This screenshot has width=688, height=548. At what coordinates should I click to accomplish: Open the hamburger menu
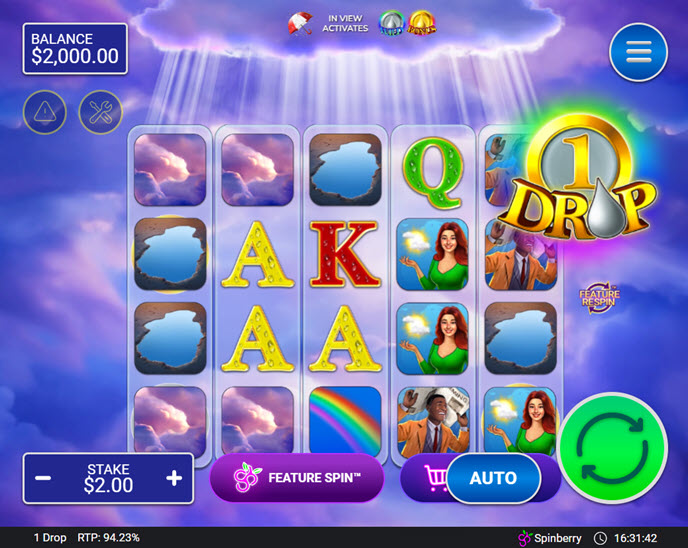(x=638, y=53)
